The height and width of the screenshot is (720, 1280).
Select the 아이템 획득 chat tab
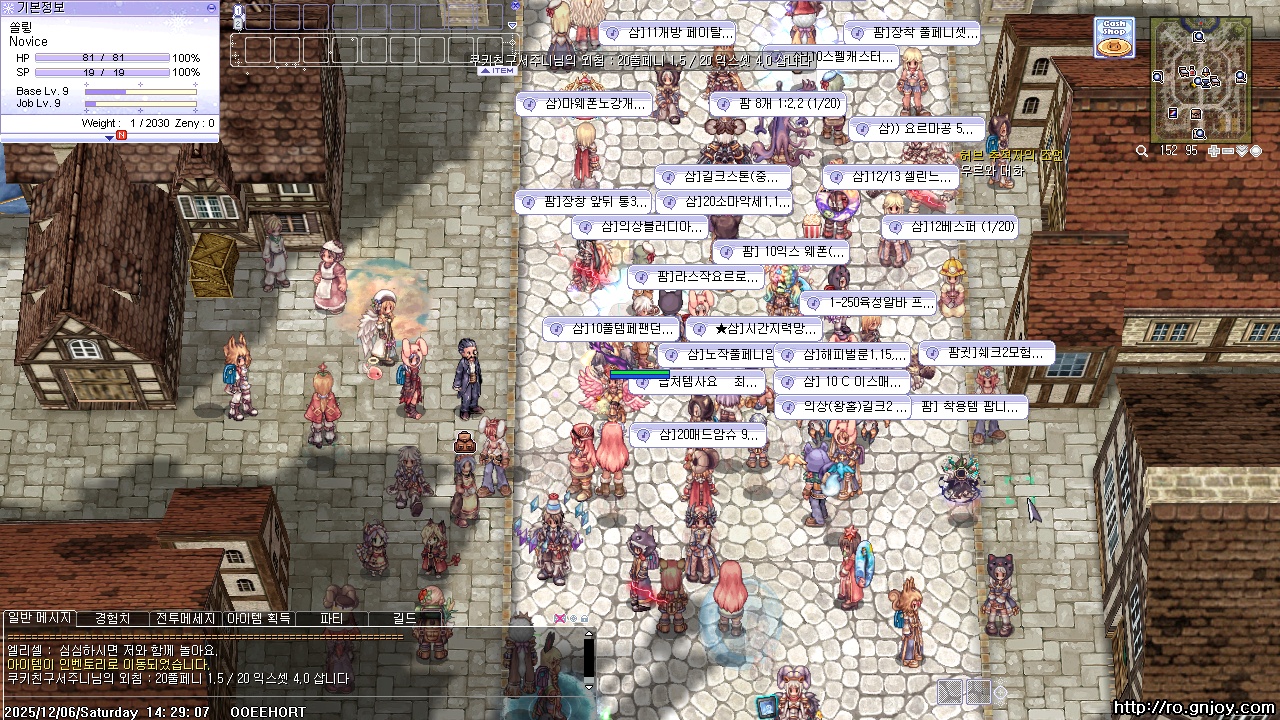[x=258, y=619]
